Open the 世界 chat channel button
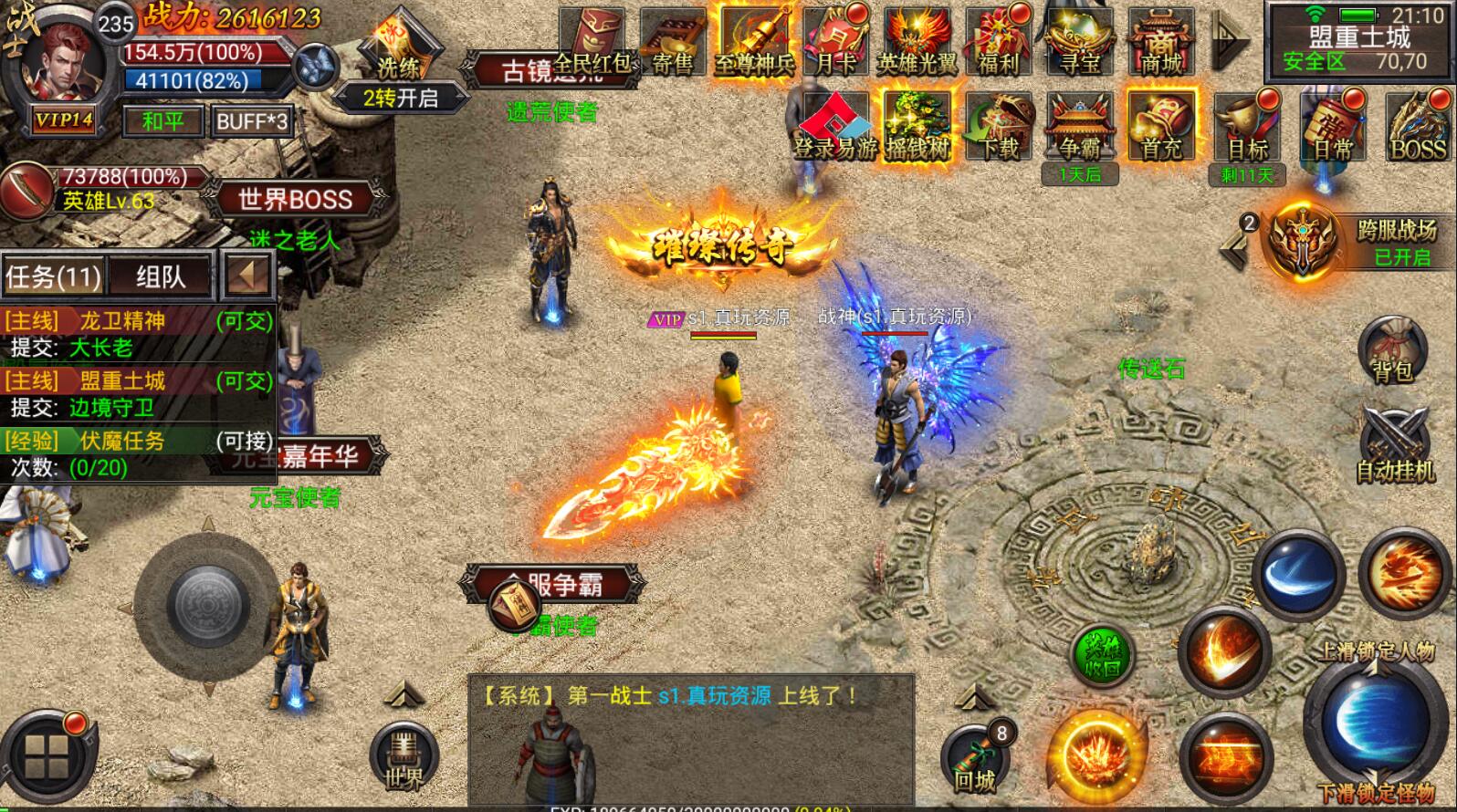 pyautogui.click(x=404, y=756)
